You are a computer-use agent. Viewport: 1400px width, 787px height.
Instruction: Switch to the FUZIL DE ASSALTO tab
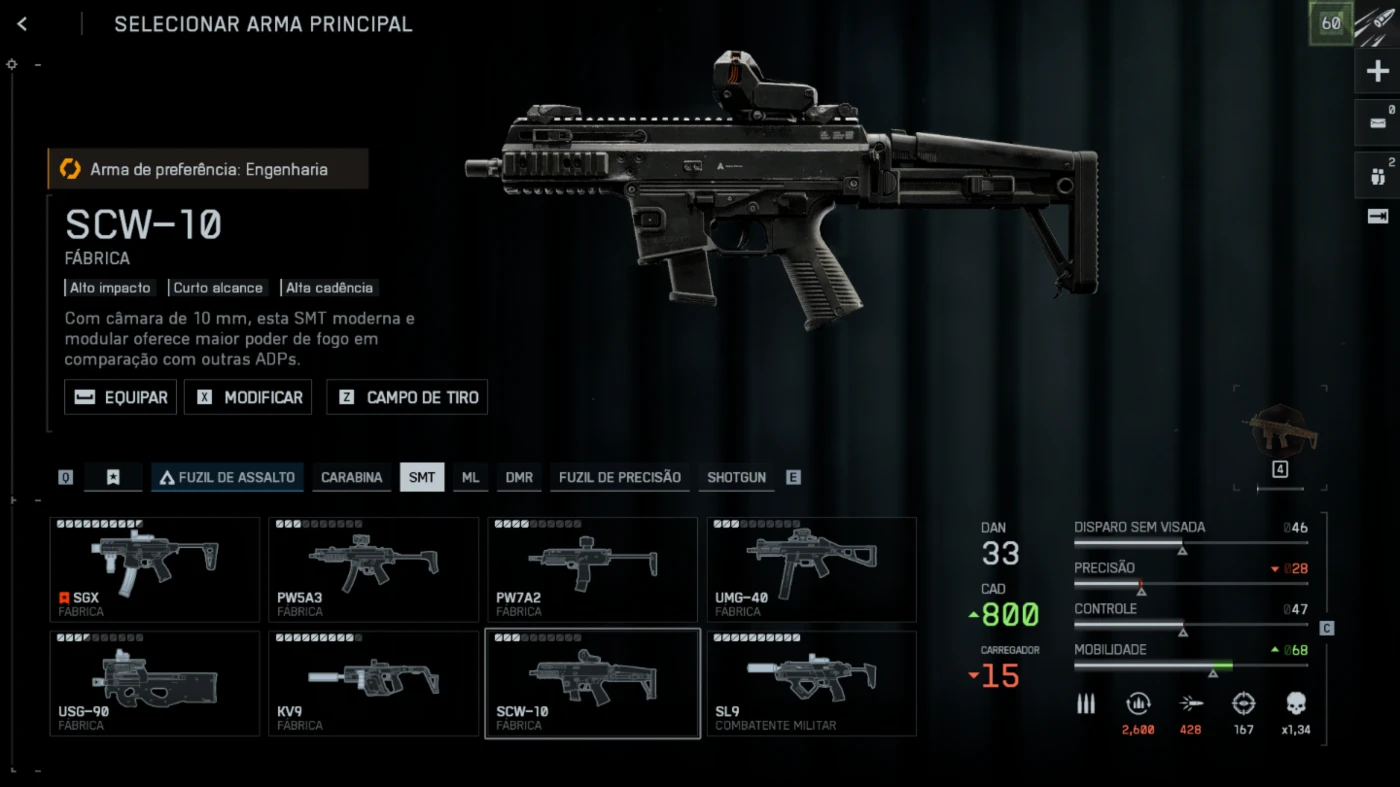227,477
